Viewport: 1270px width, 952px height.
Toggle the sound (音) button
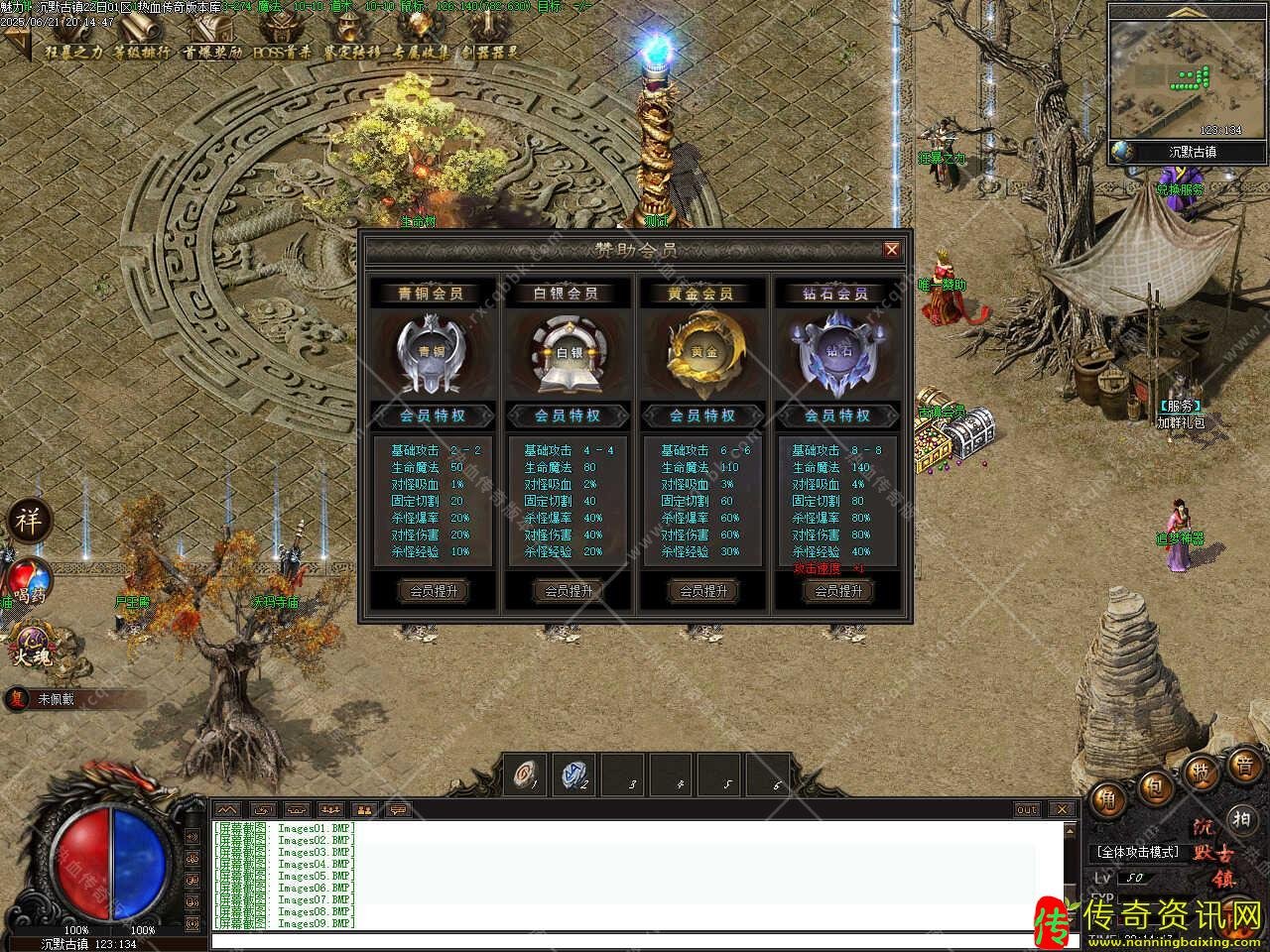(1244, 766)
